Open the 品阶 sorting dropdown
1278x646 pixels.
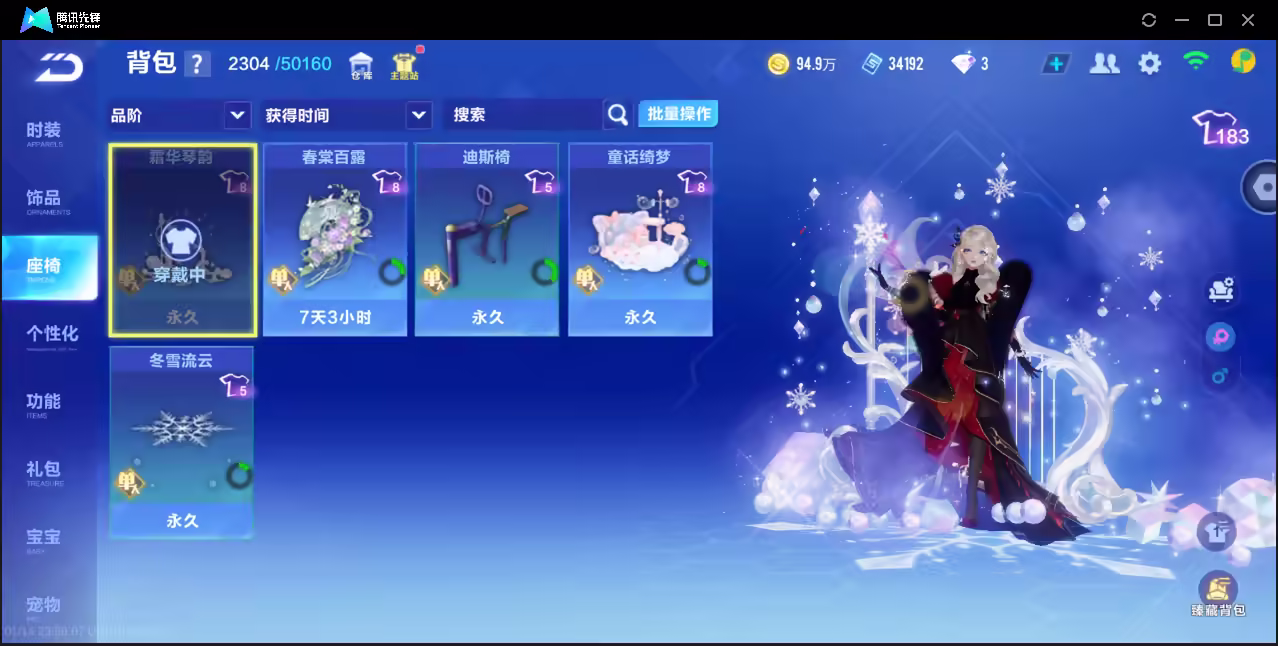coord(179,115)
